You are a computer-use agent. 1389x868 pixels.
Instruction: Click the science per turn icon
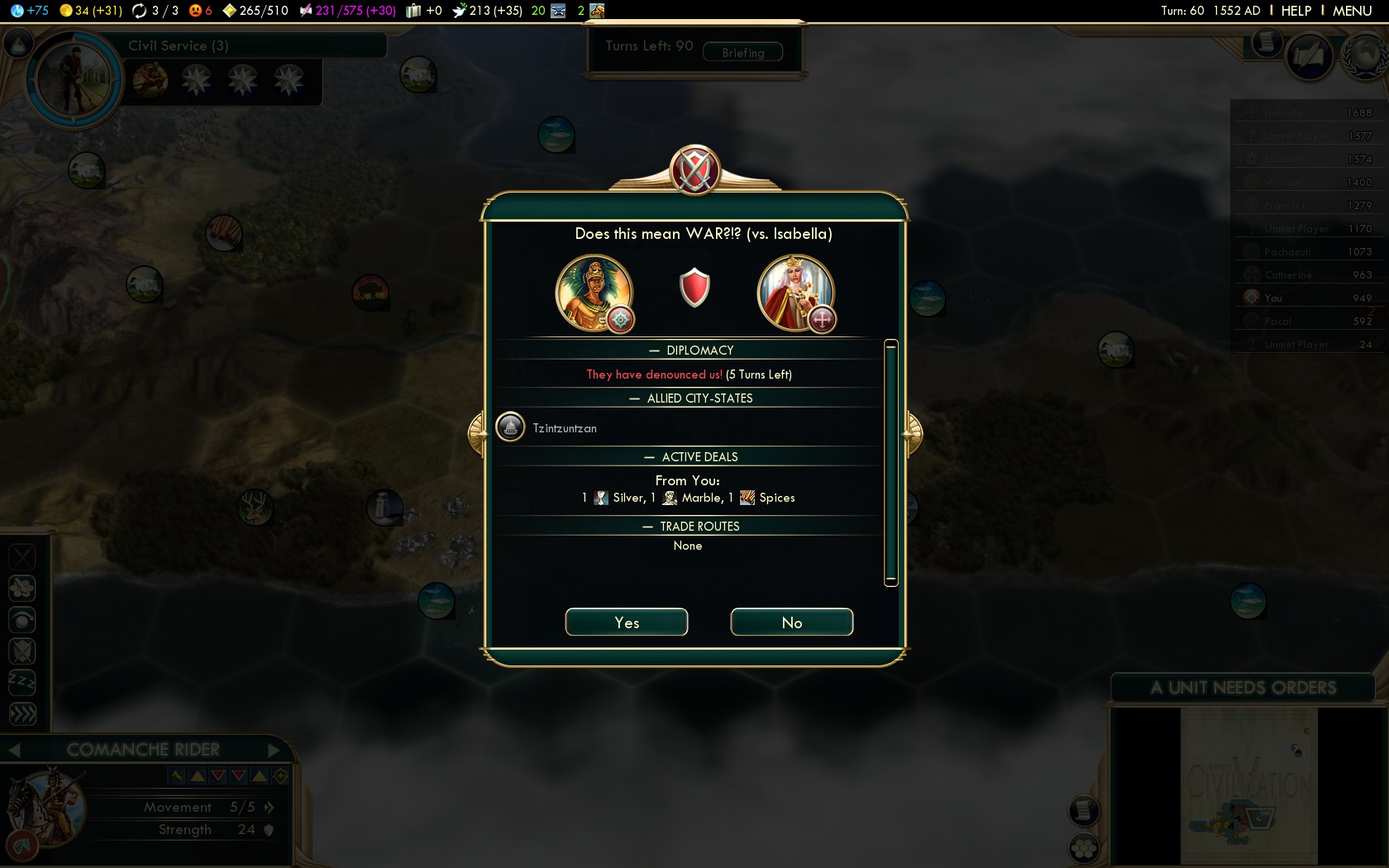tap(17, 11)
